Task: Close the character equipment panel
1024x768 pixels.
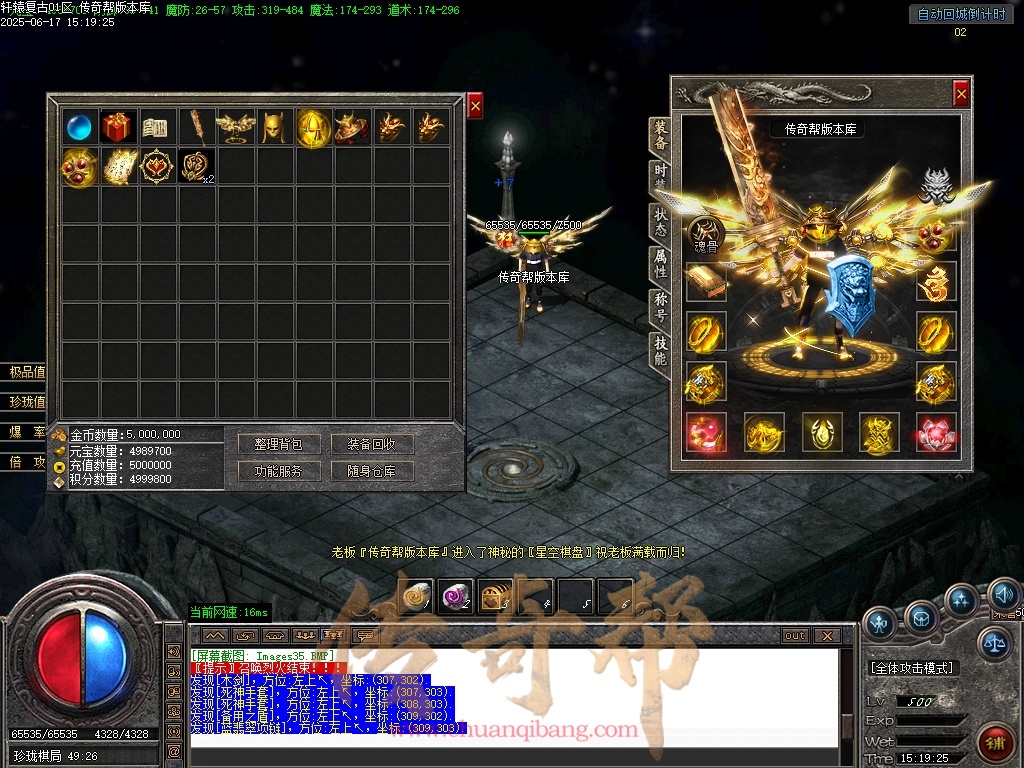Action: point(961,93)
